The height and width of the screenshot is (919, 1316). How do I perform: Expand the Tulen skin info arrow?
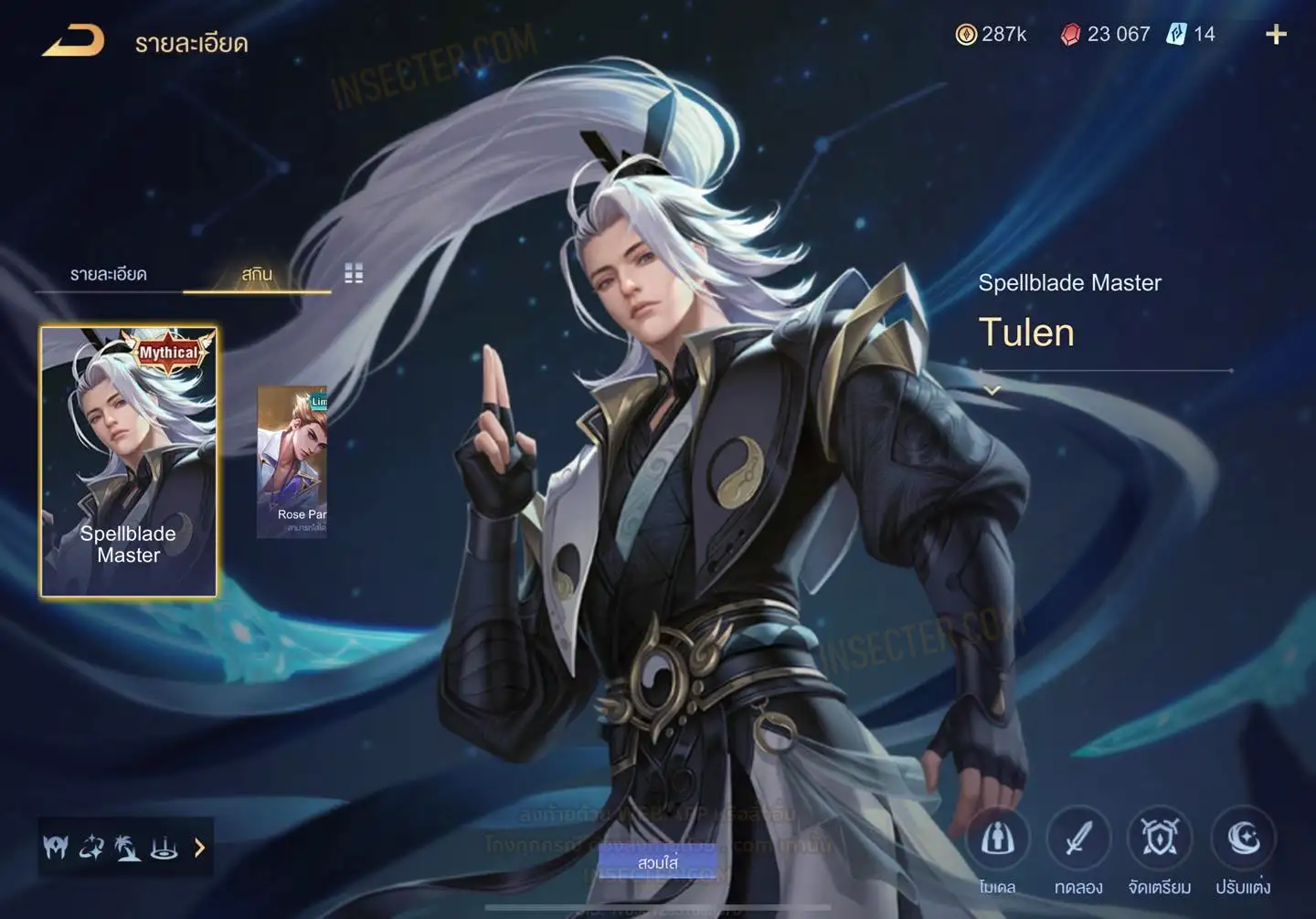click(x=992, y=390)
